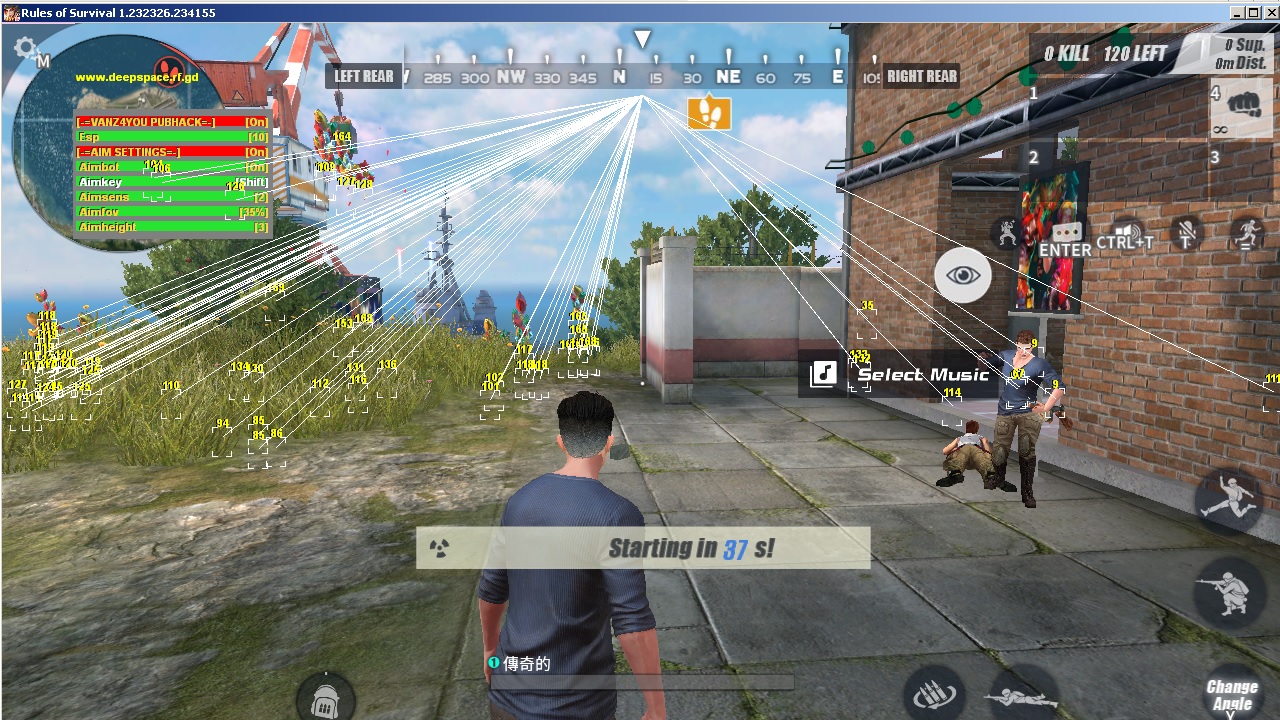
Task: Click the RIGHT REAR compass label
Action: tap(920, 75)
